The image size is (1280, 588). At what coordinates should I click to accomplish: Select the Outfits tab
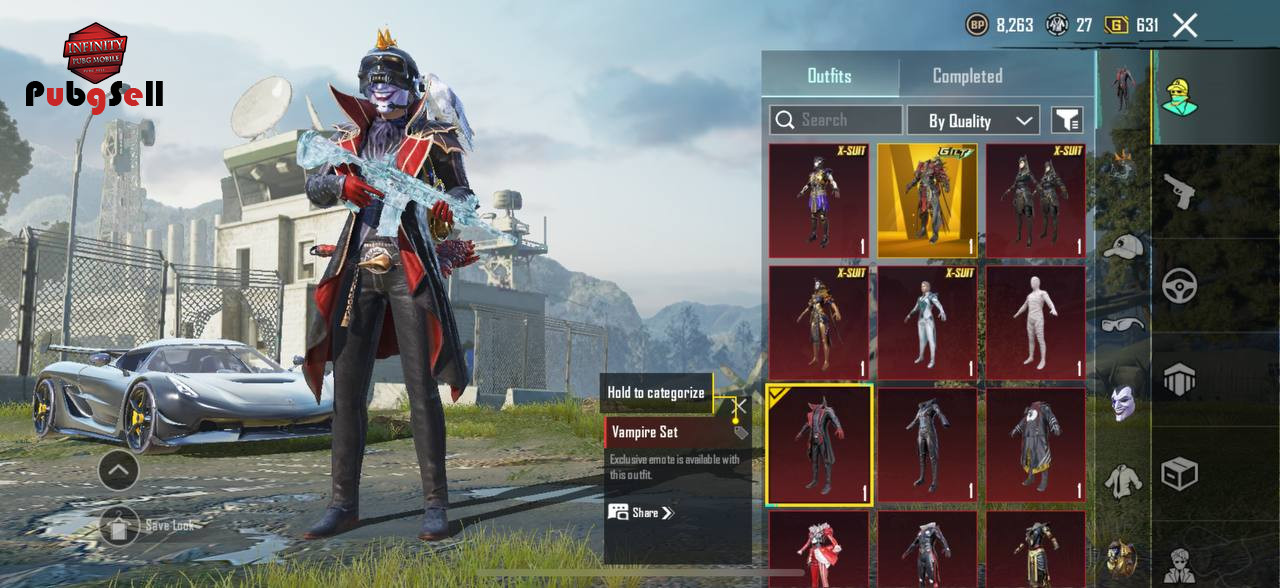pos(829,76)
